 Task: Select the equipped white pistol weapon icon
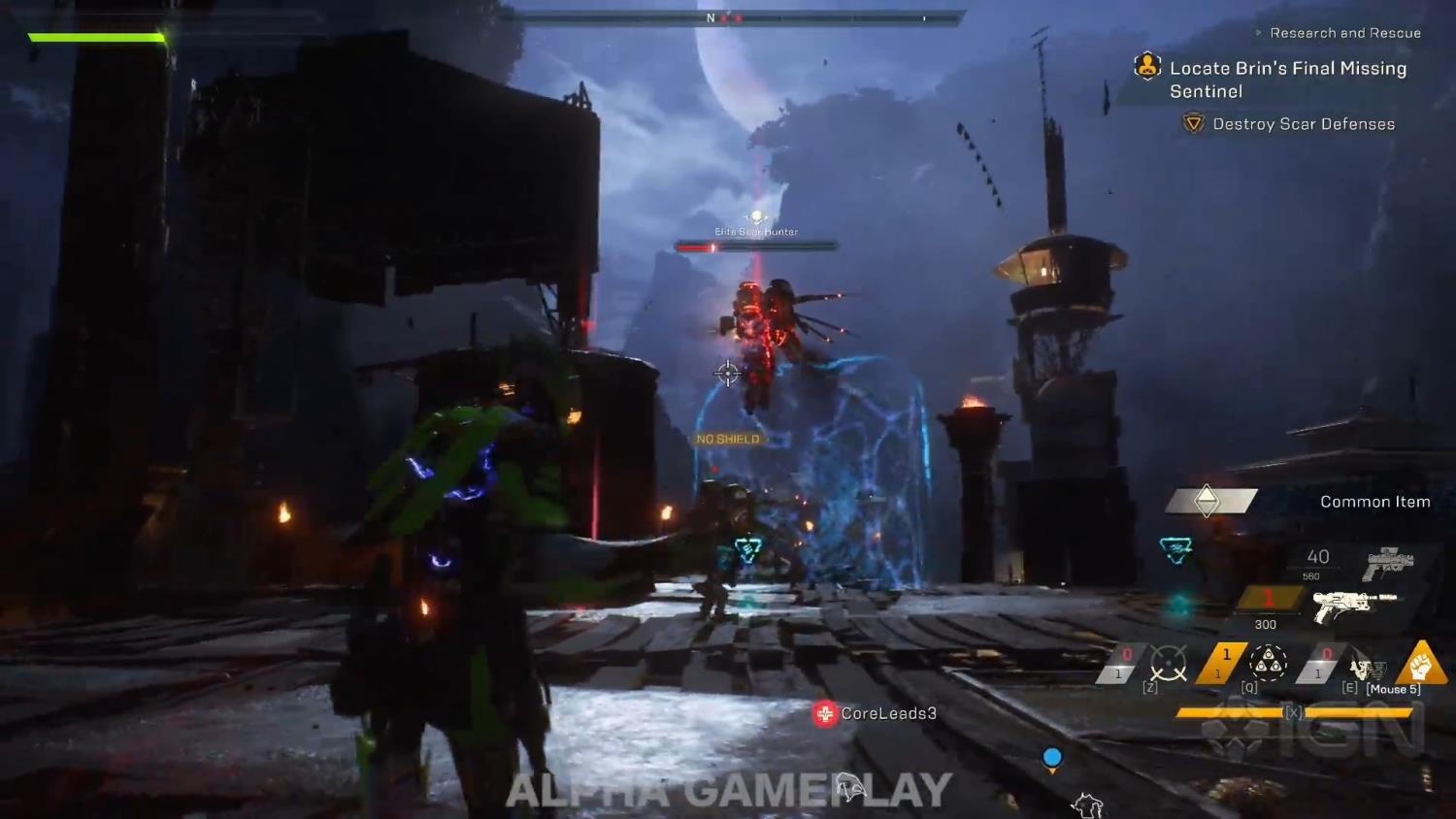[1353, 606]
